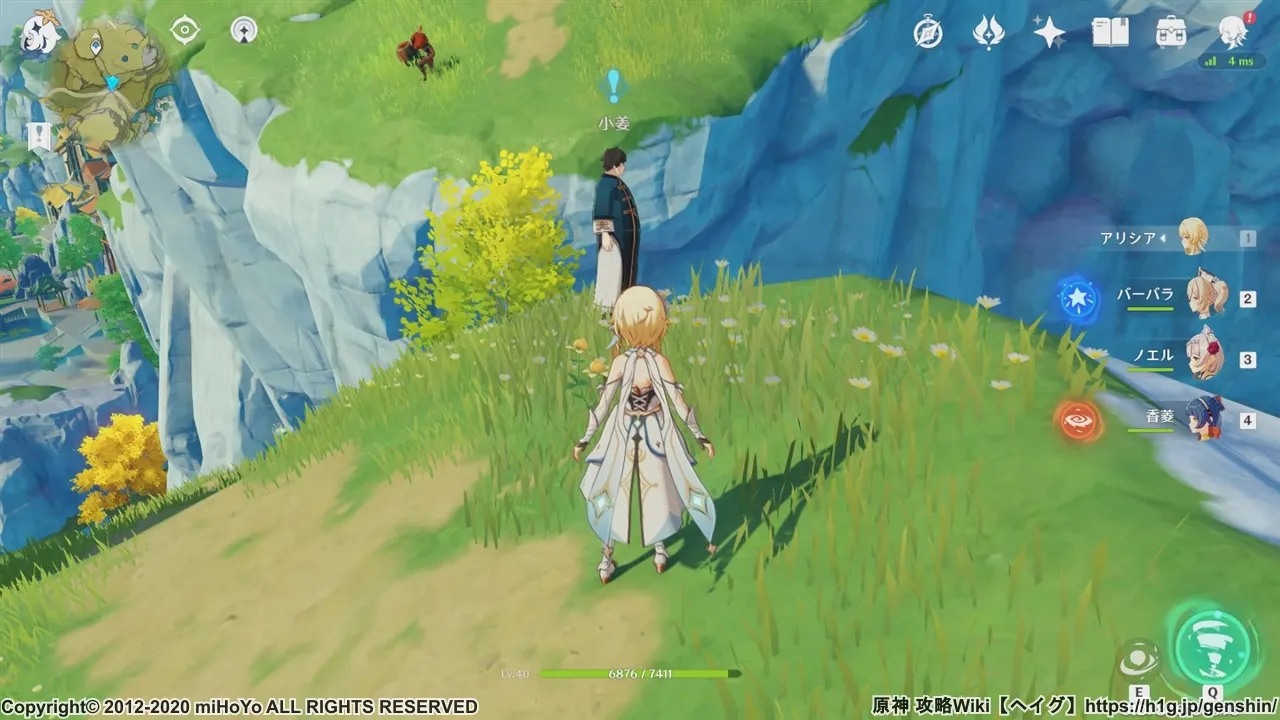Open the Wish four-pointed star icon
Screen dimensions: 1280x720
(1049, 33)
